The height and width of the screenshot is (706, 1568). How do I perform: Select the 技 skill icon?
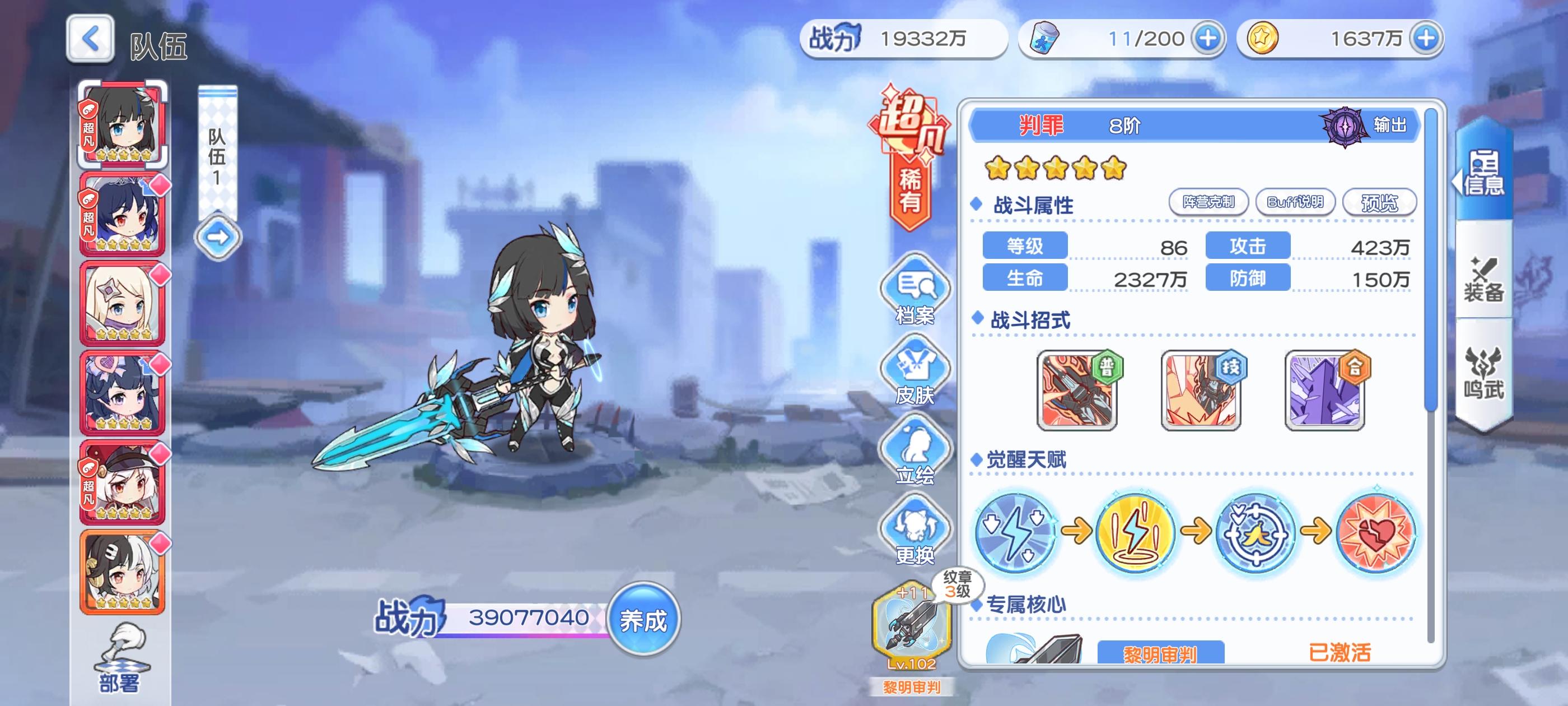(1201, 391)
